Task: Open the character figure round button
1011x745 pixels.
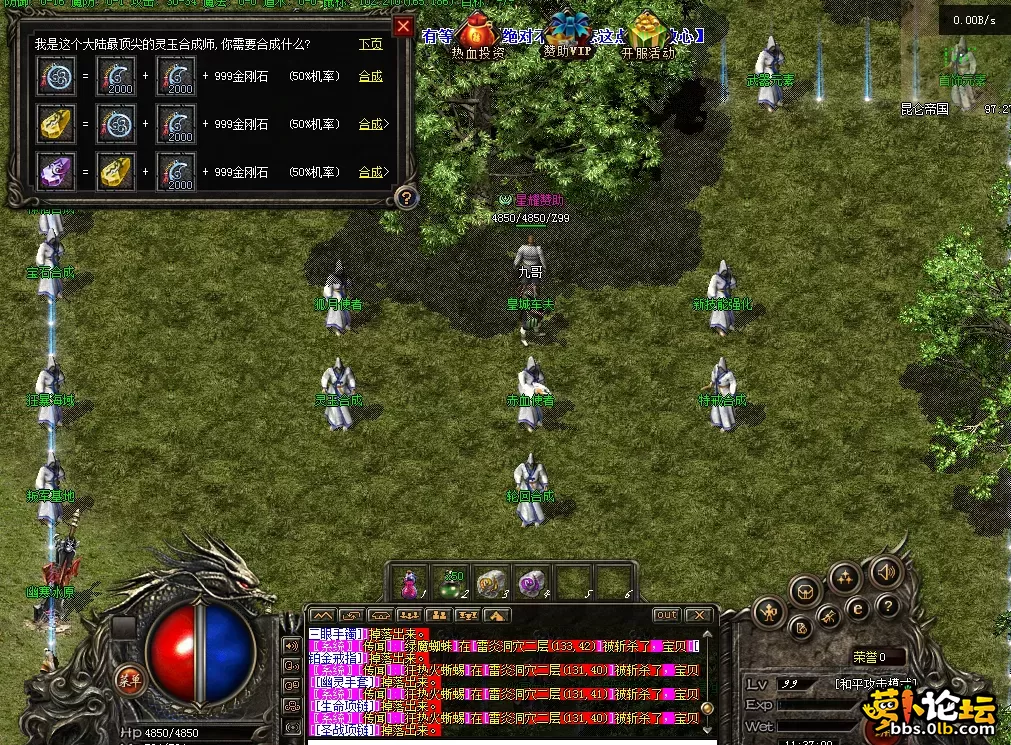Action: click(x=769, y=610)
